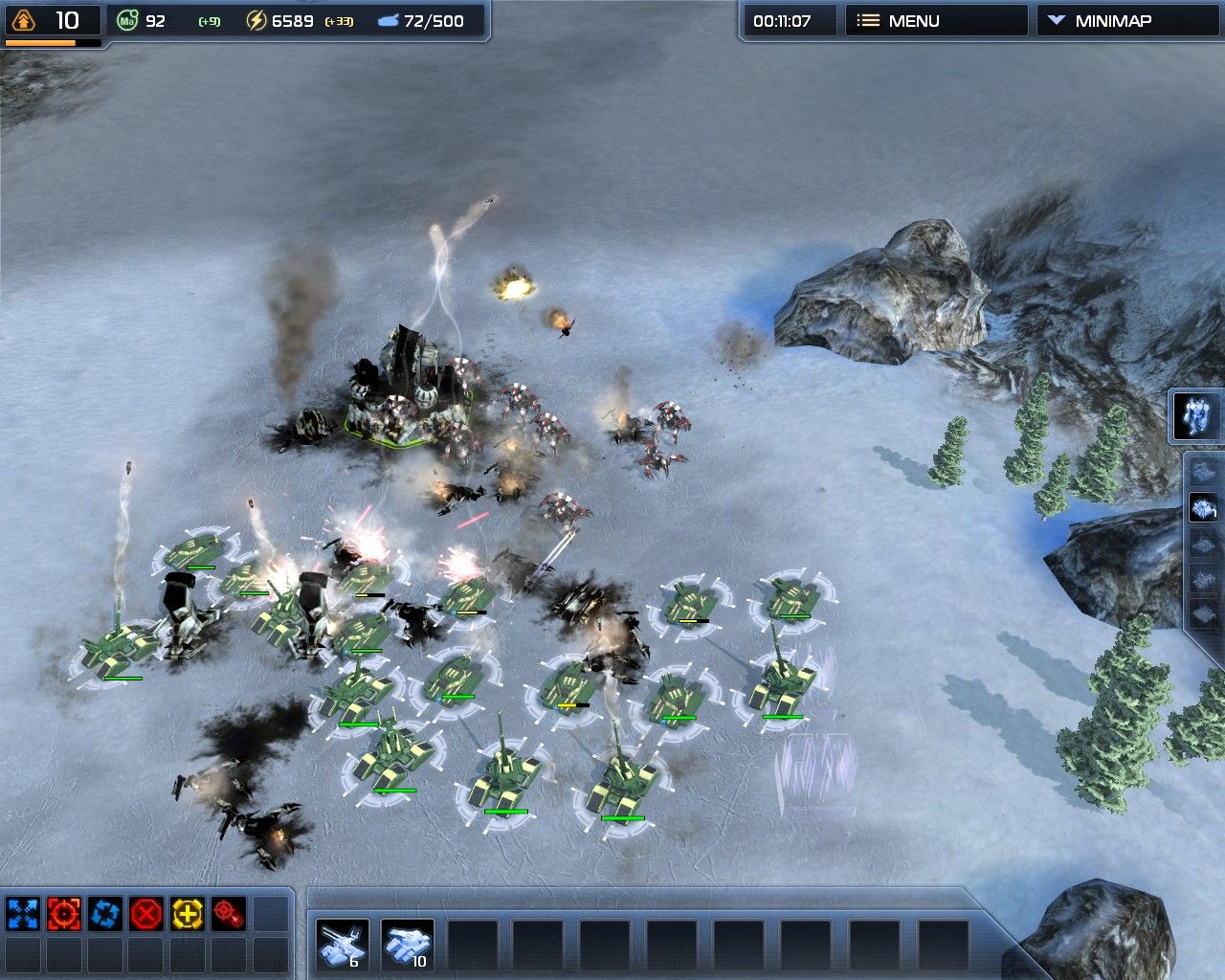This screenshot has width=1225, height=980.
Task: Click the red Stop command icon
Action: point(146,914)
